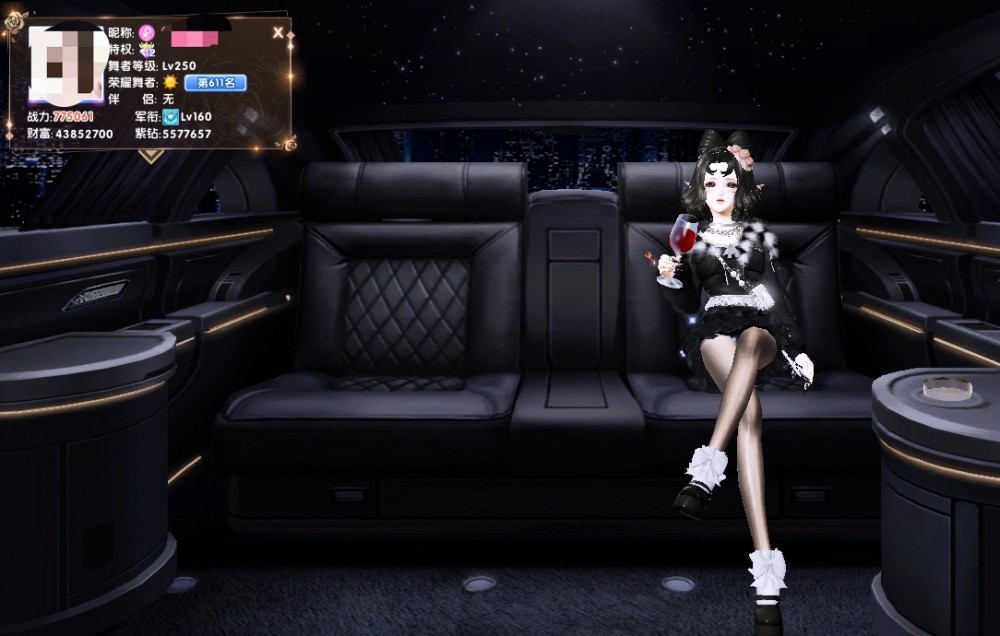Open the 第611名 ranking button
1000x636 pixels.
pyautogui.click(x=215, y=83)
